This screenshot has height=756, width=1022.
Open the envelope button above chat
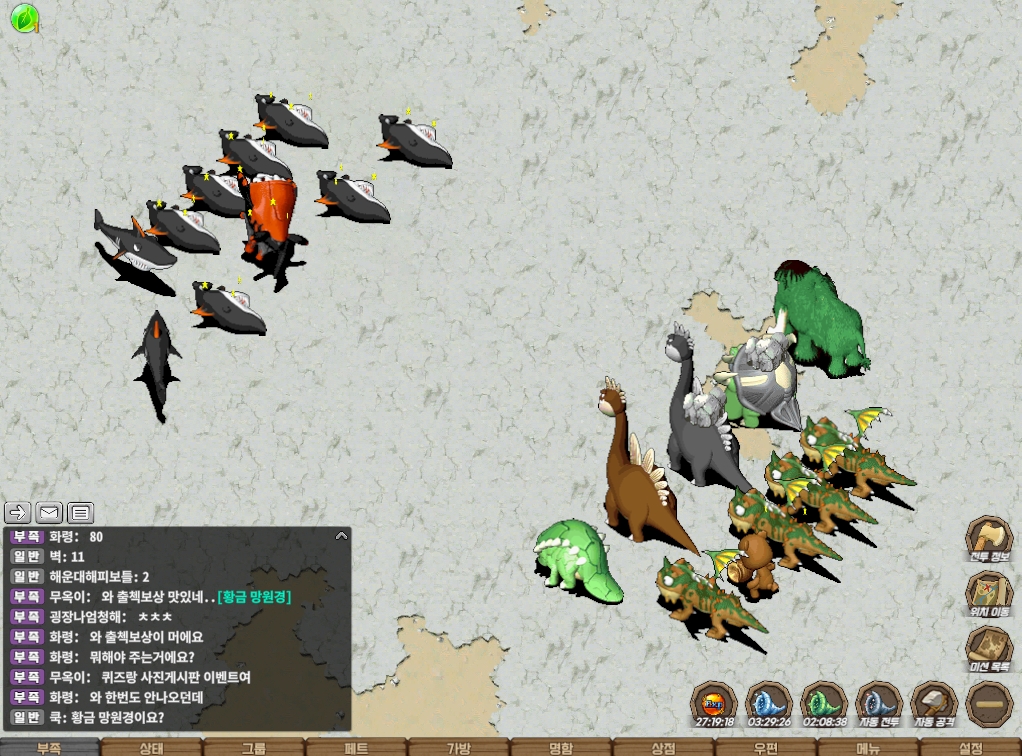point(49,513)
